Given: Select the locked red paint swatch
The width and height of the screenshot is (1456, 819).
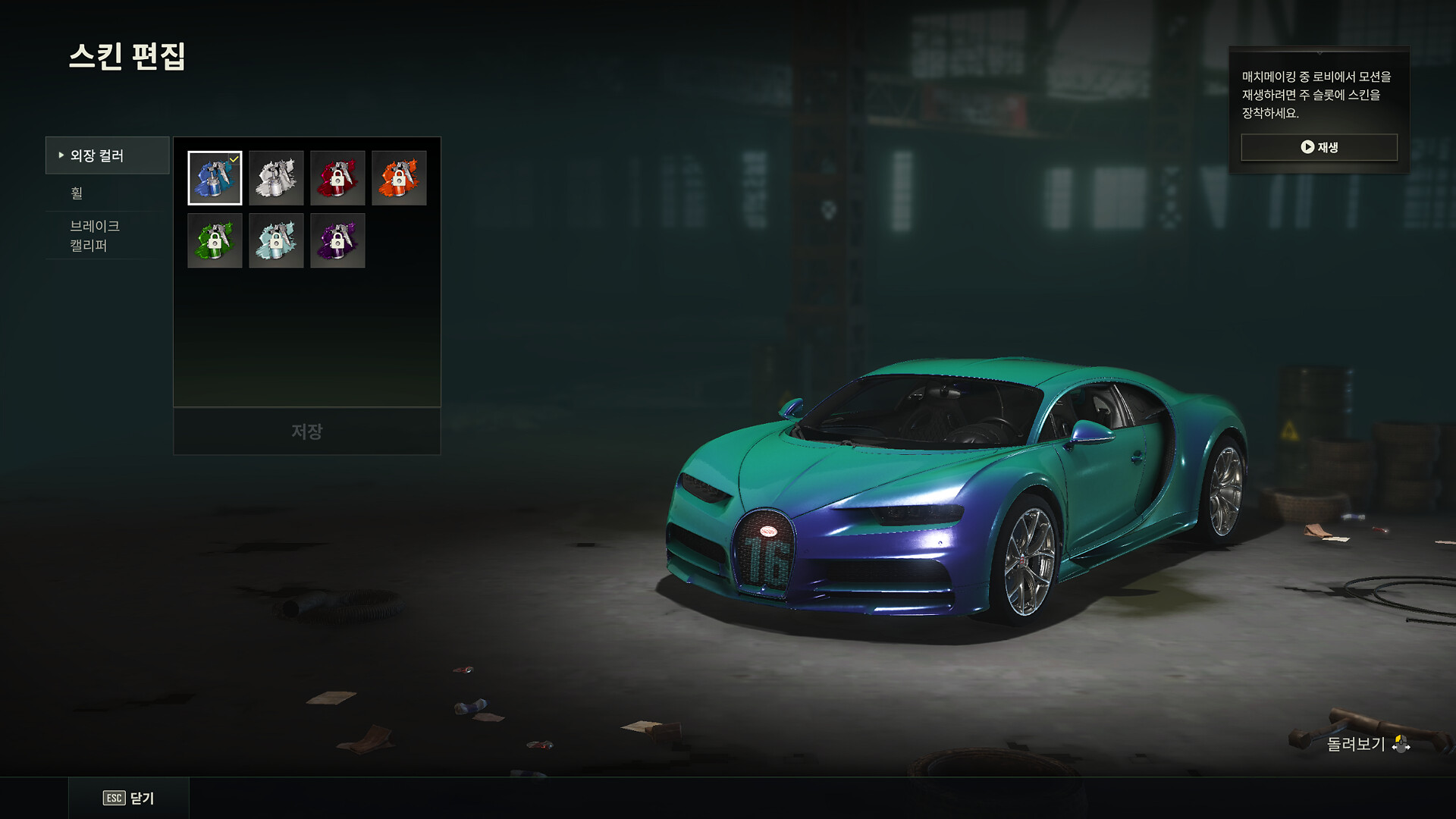Looking at the screenshot, I should 337,178.
